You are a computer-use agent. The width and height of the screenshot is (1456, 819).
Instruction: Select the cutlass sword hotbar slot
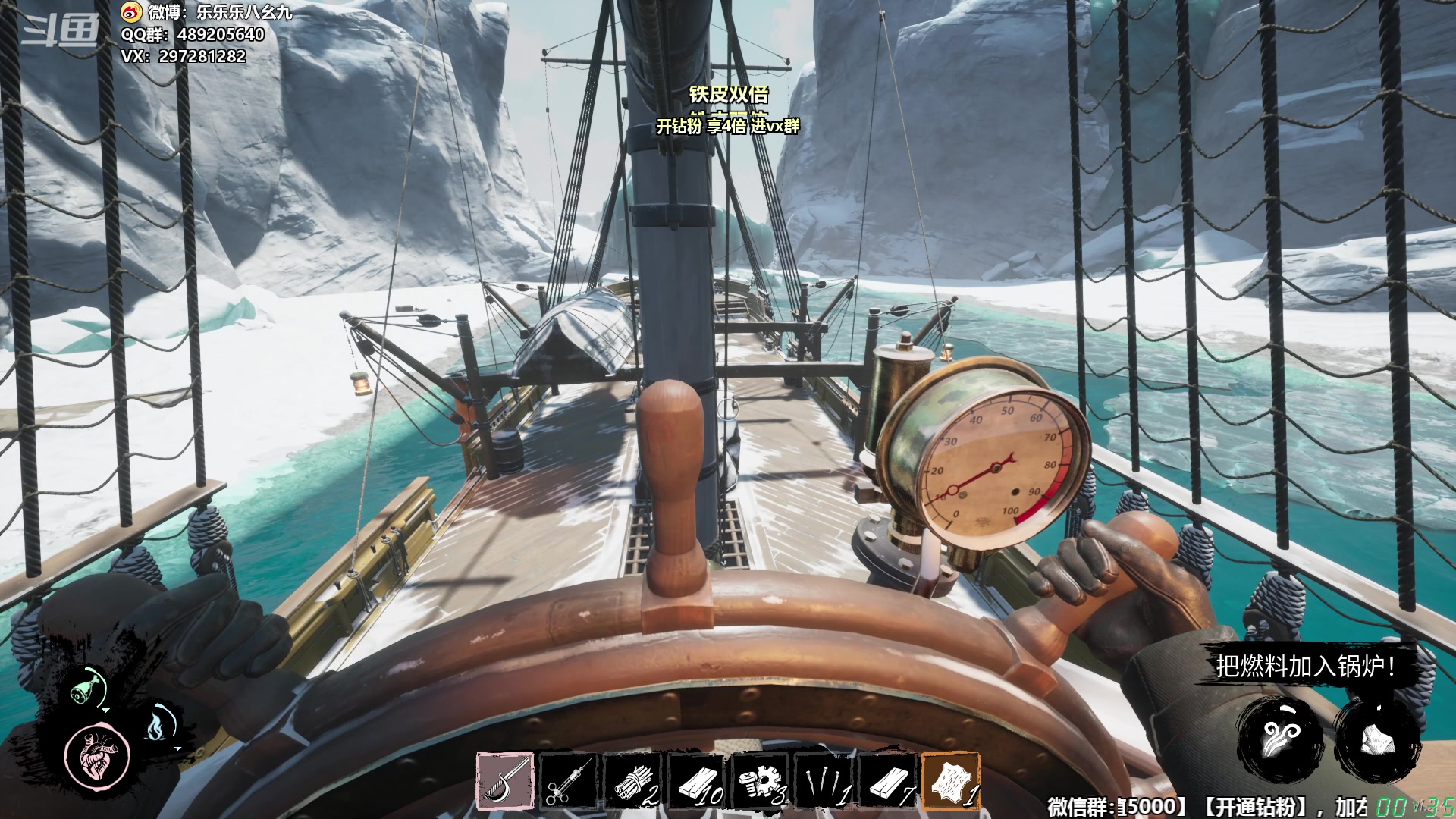505,782
